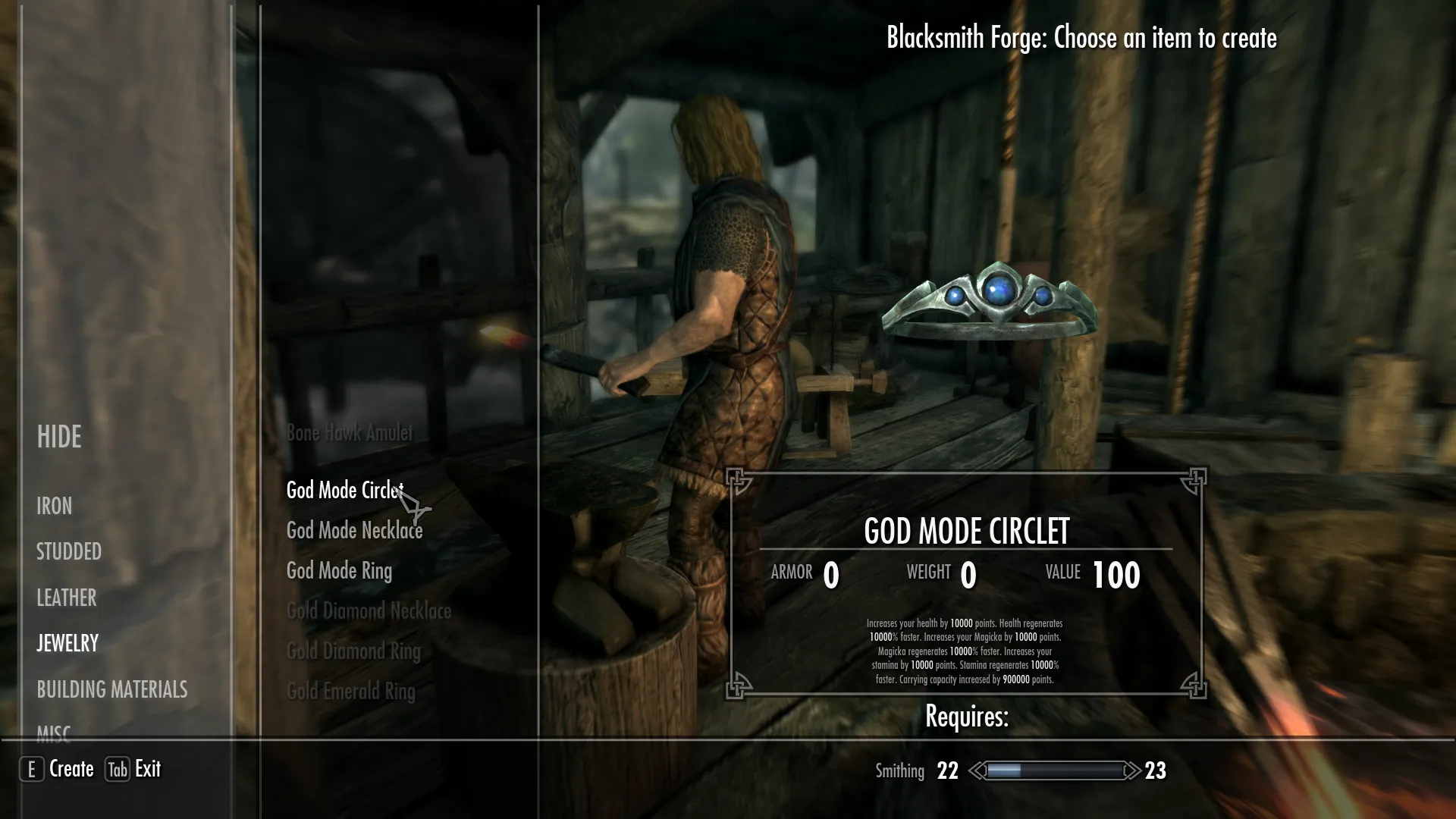Viewport: 1456px width, 819px height.
Task: Open the Building Materials category
Action: pyautogui.click(x=112, y=689)
